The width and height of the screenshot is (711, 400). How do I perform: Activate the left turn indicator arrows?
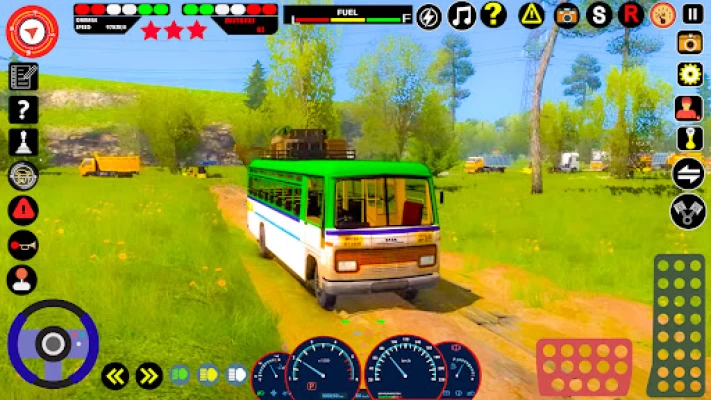(x=115, y=376)
